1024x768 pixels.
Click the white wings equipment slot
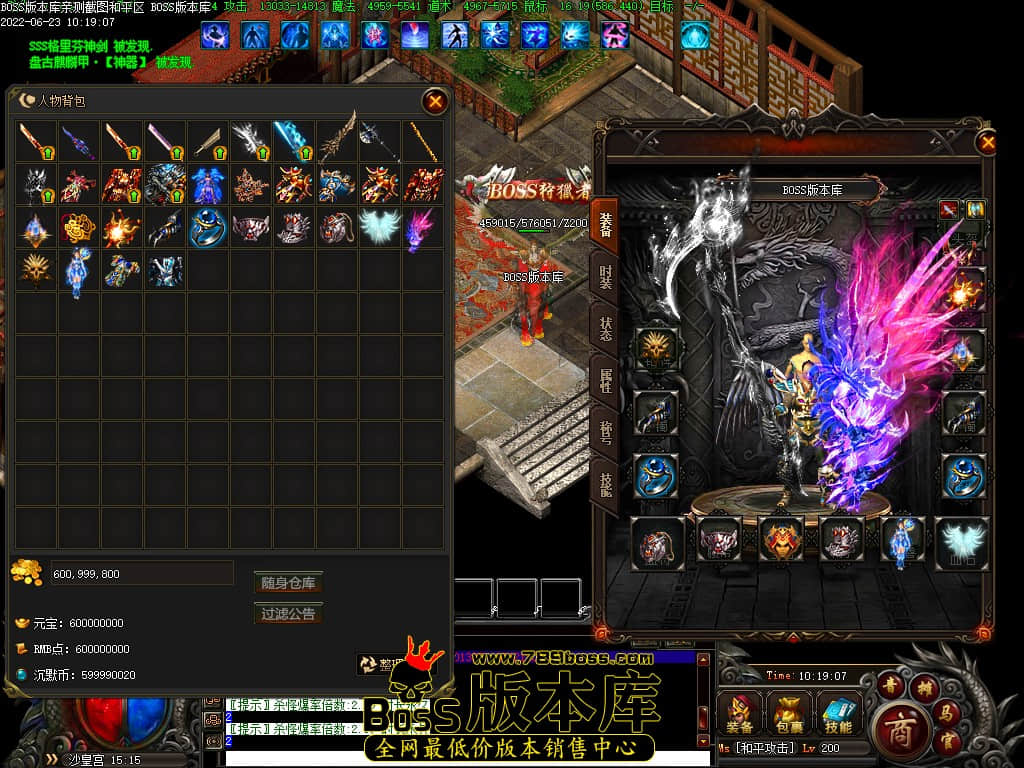pyautogui.click(x=961, y=543)
